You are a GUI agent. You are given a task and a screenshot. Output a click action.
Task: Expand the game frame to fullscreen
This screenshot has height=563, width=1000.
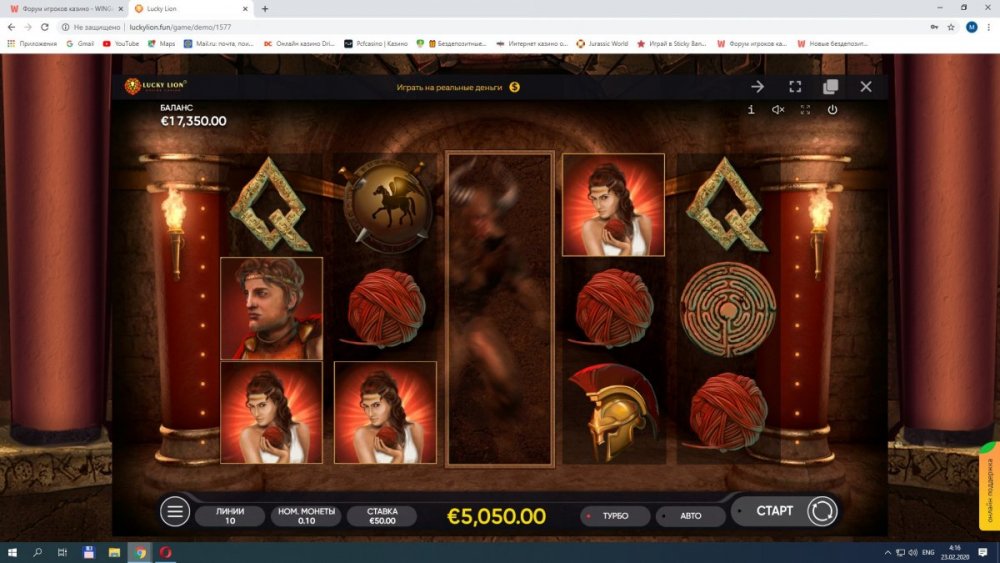point(795,87)
